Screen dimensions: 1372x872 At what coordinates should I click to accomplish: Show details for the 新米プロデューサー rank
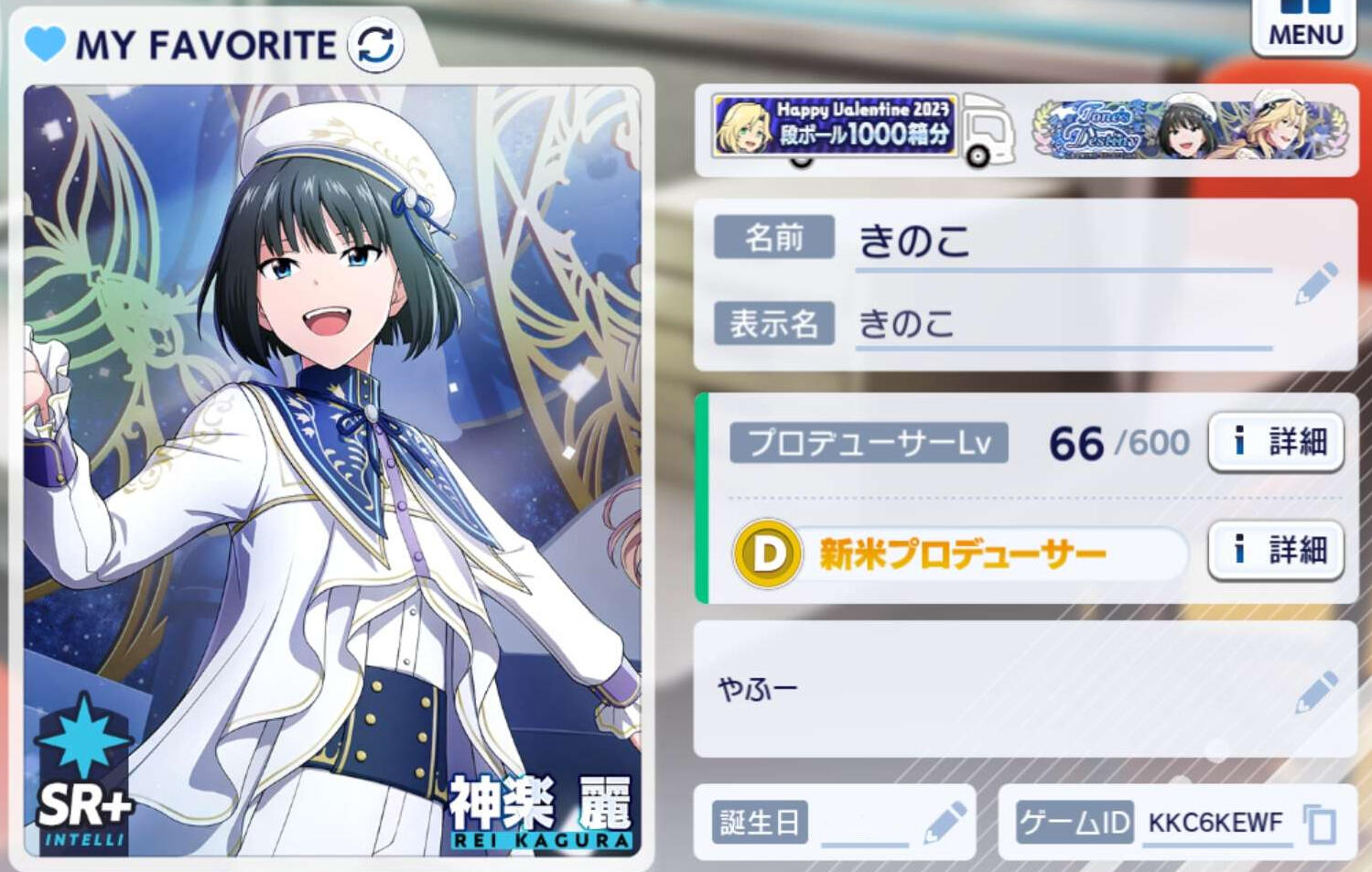[1276, 550]
